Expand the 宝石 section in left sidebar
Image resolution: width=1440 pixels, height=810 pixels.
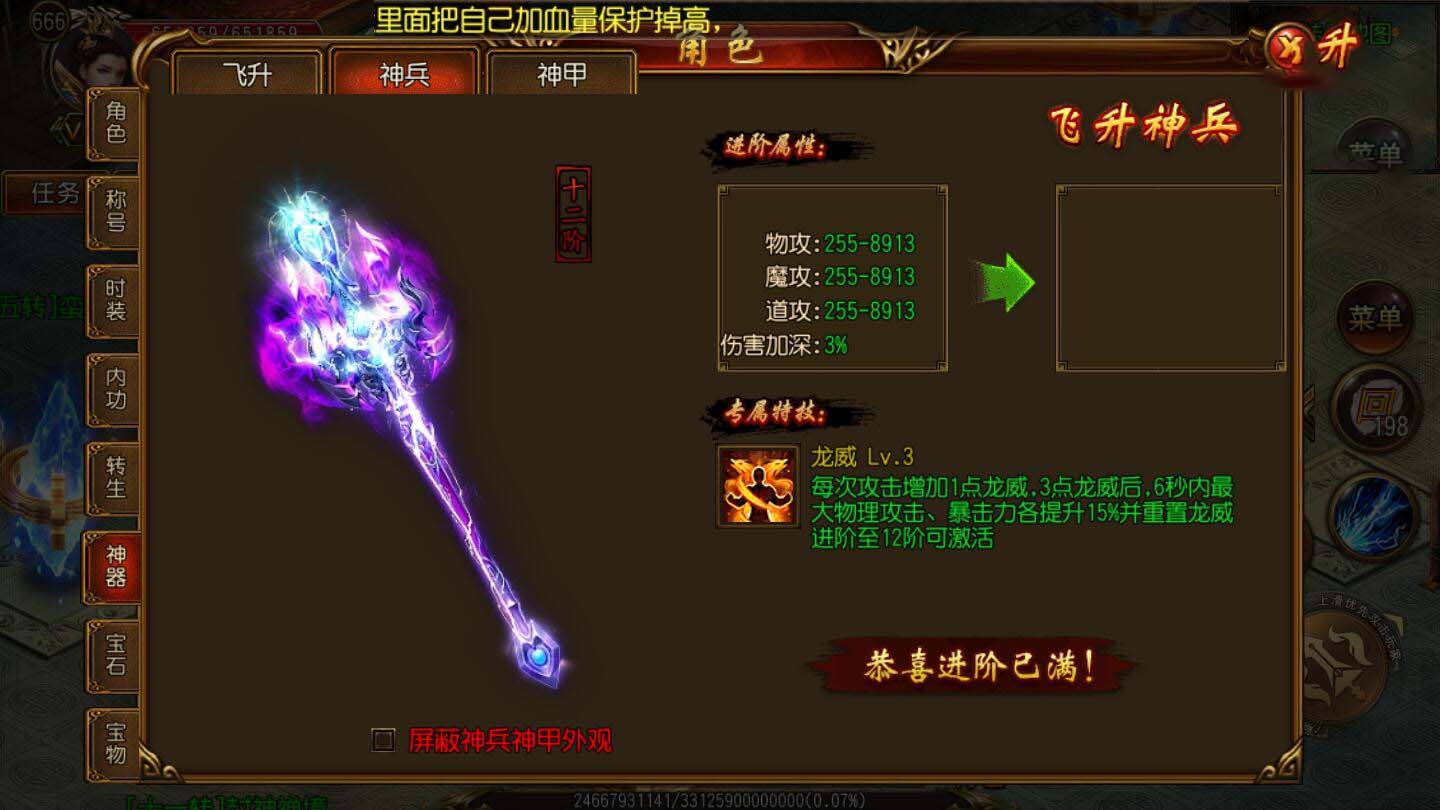point(113,655)
